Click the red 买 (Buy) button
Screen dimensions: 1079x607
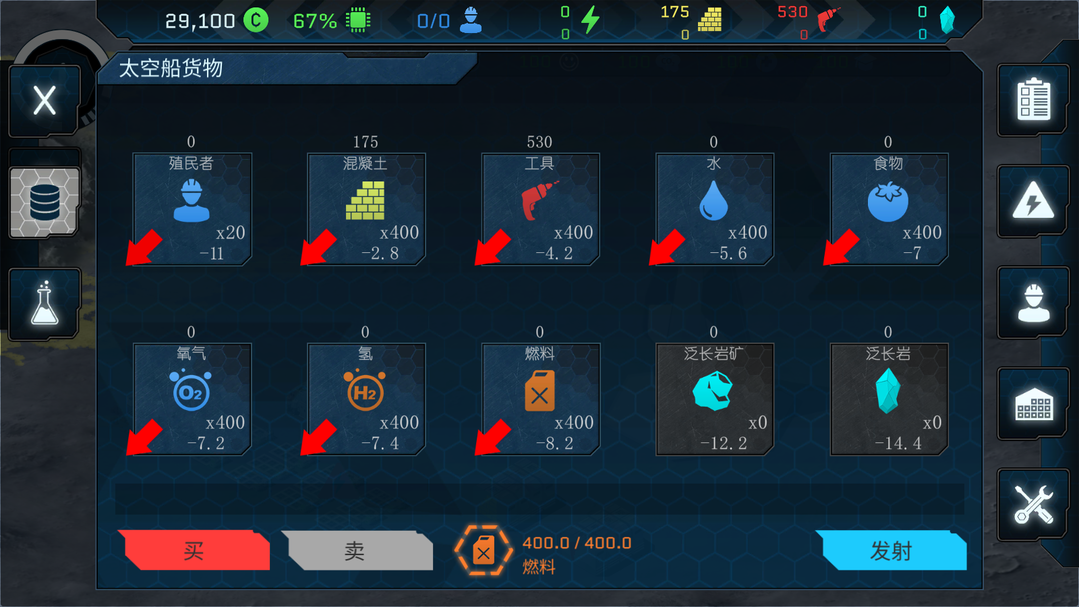coord(194,551)
